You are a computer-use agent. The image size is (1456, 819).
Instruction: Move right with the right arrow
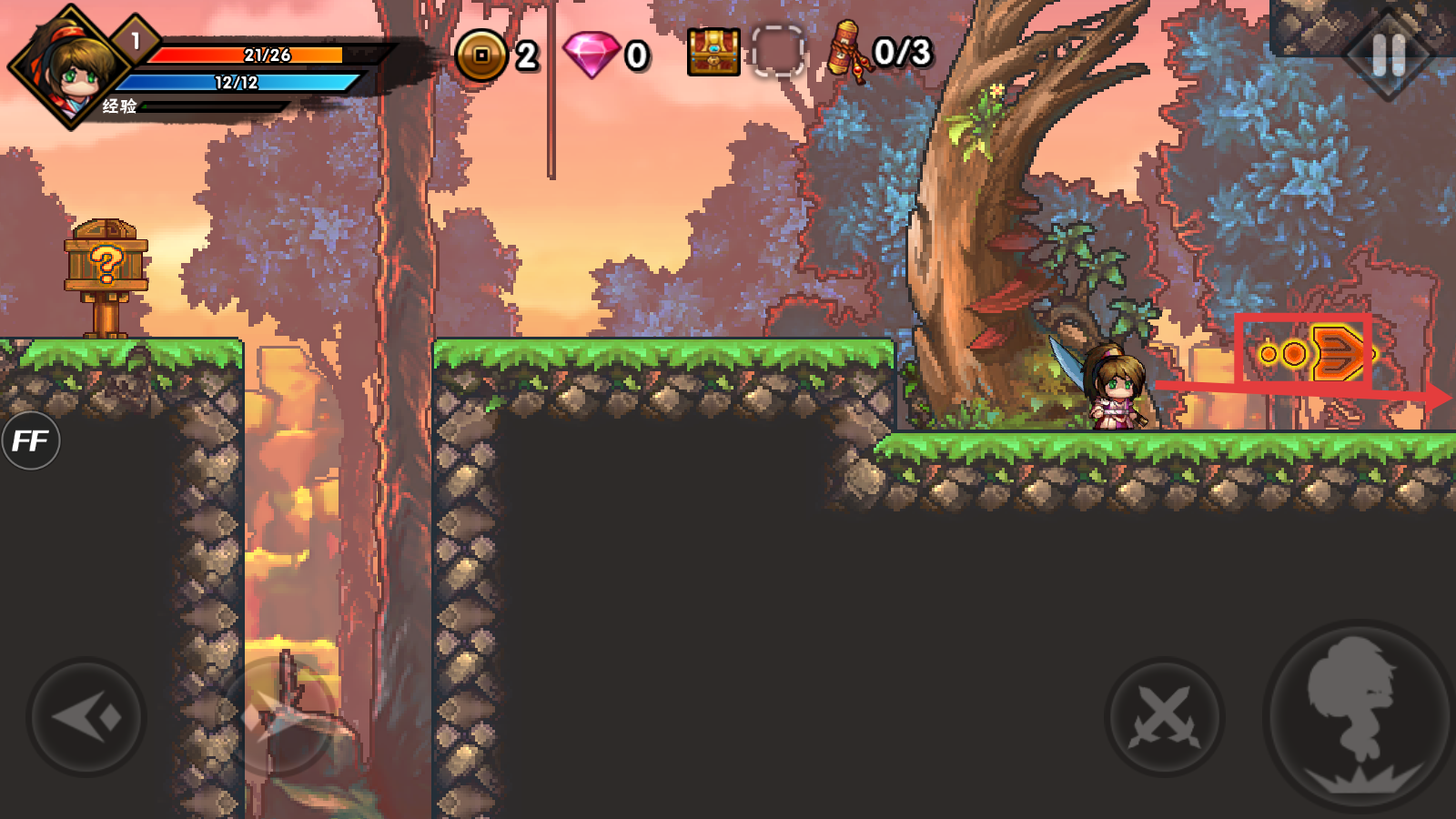click(278, 717)
